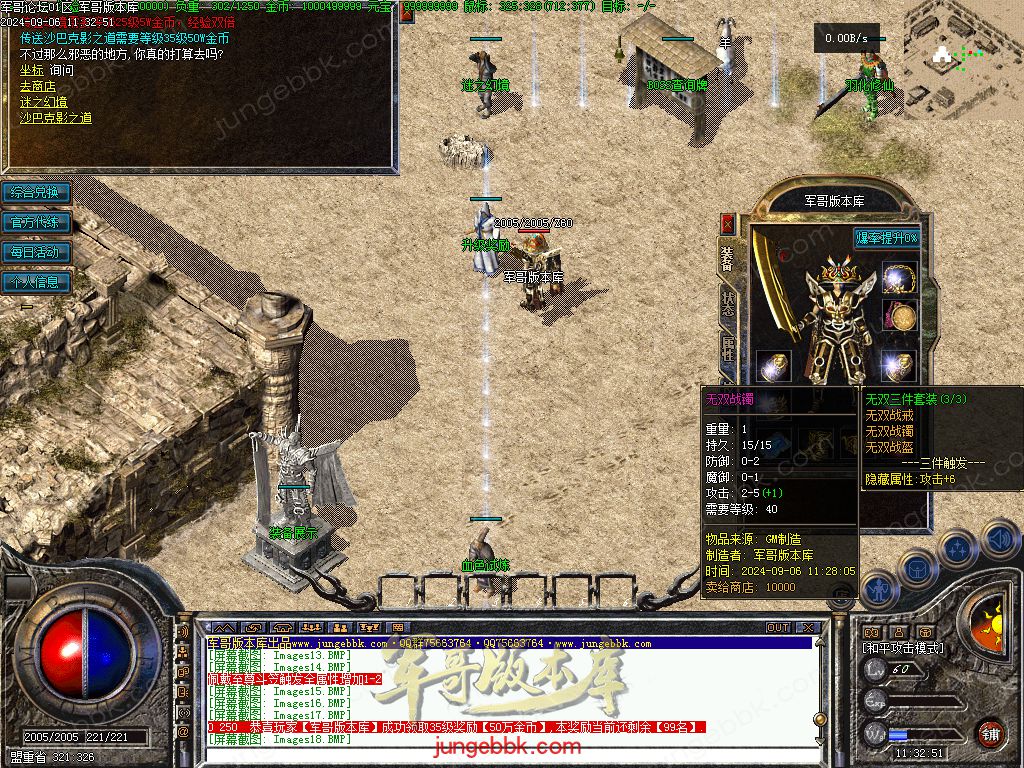Image resolution: width=1024 pixels, height=768 pixels.
Task: Select the 迷之幻境 teleport option
Action: click(x=43, y=102)
